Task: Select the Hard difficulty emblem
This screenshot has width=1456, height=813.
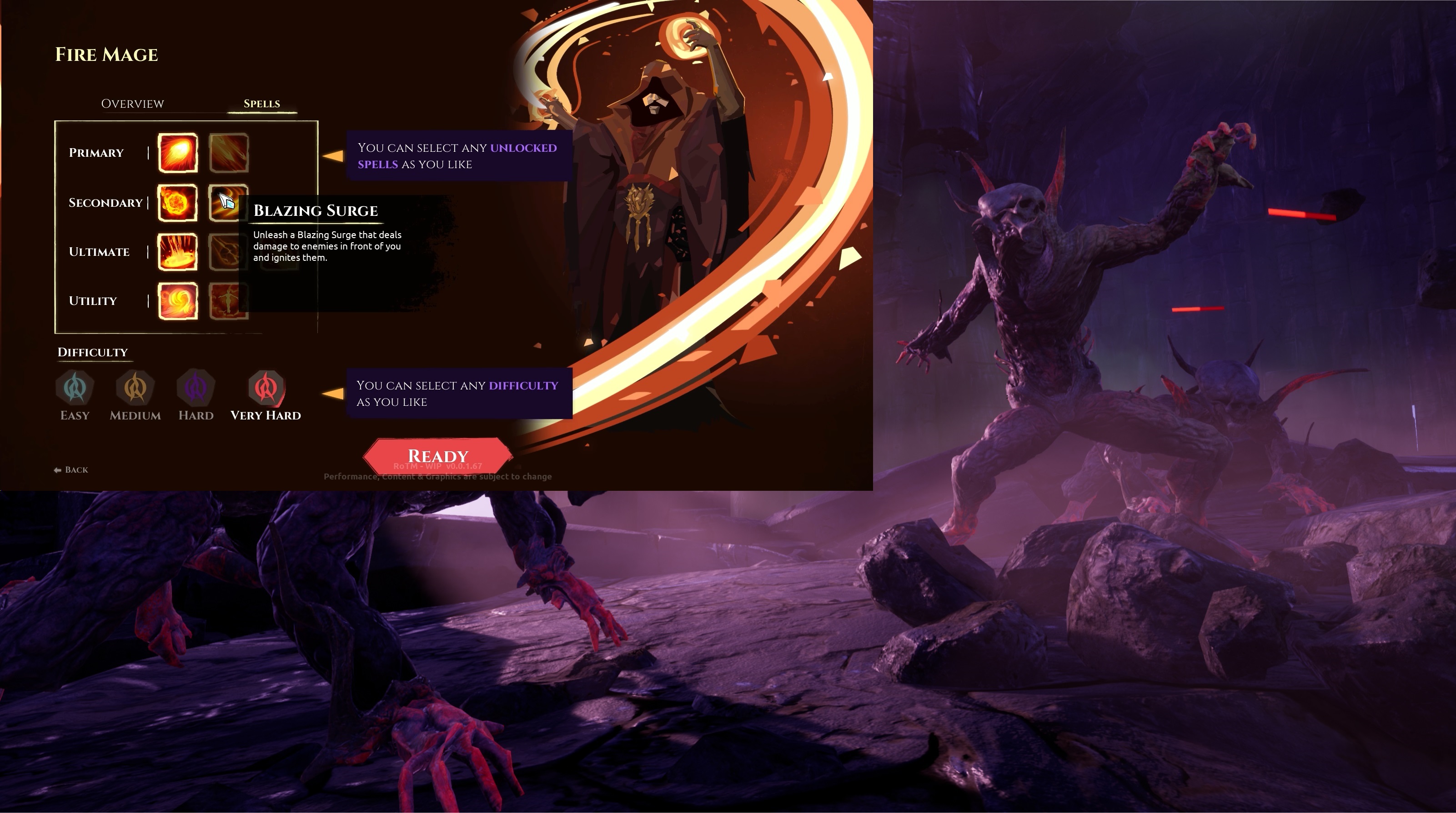Action: pos(196,388)
